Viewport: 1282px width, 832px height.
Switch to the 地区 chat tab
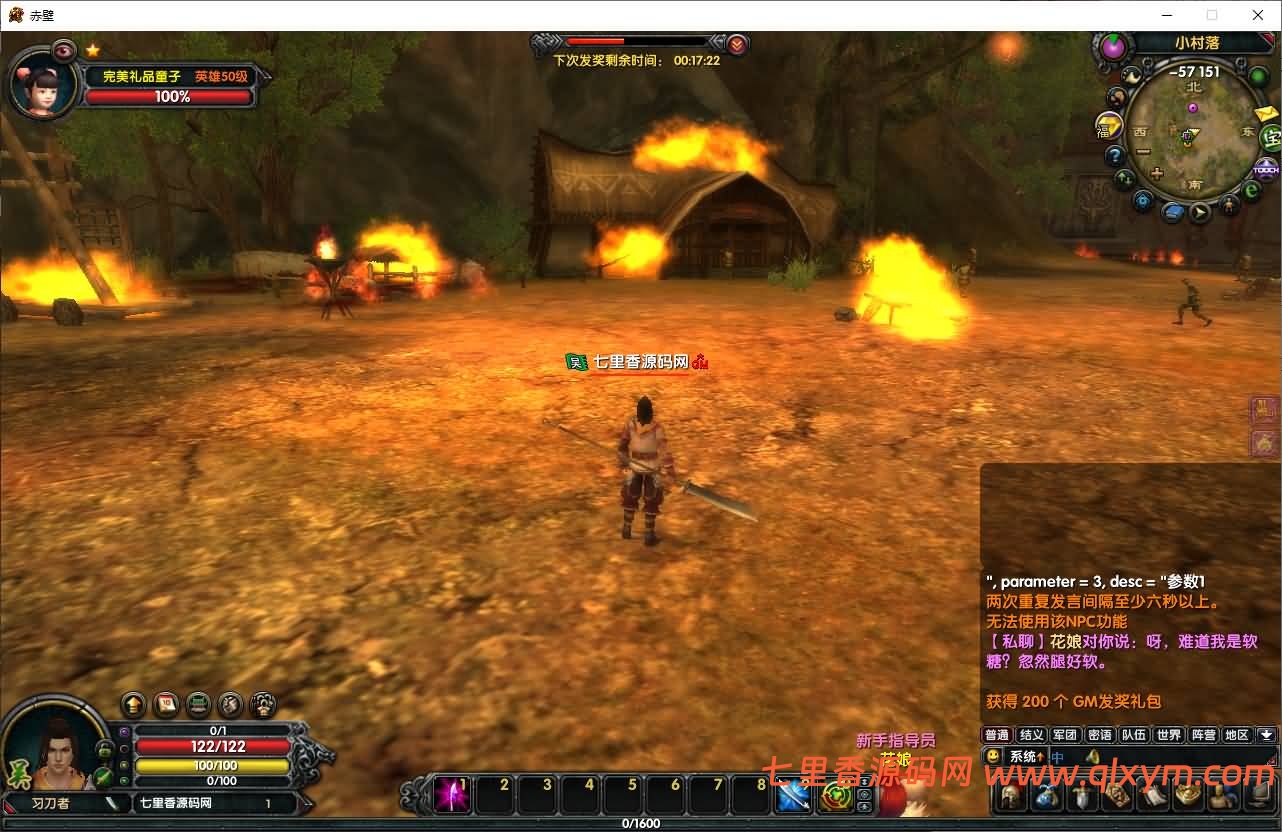click(1237, 735)
